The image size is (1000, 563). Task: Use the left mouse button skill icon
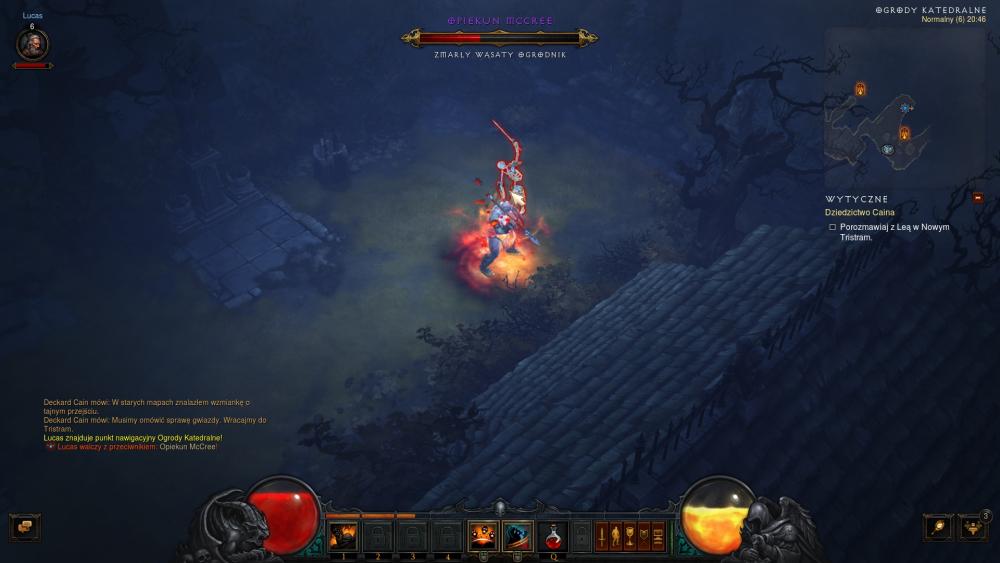tap(482, 536)
